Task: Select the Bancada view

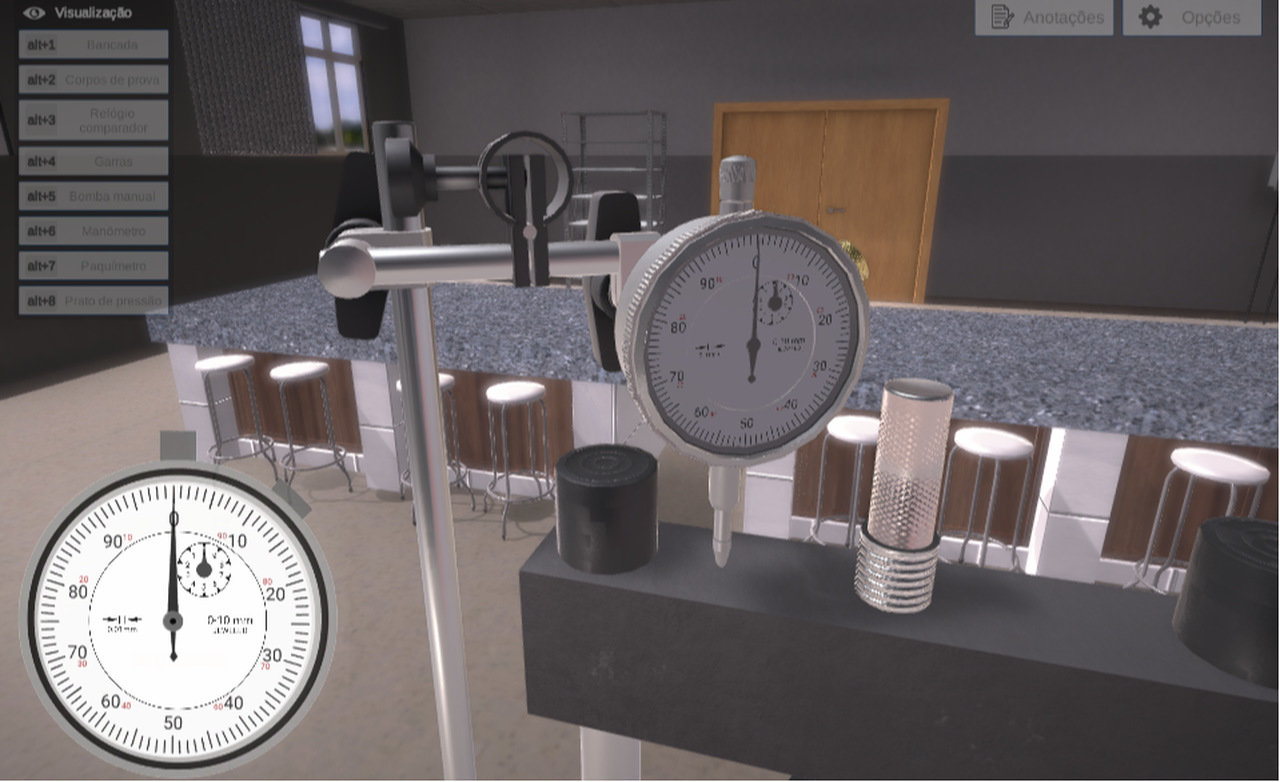Action: pyautogui.click(x=93, y=45)
